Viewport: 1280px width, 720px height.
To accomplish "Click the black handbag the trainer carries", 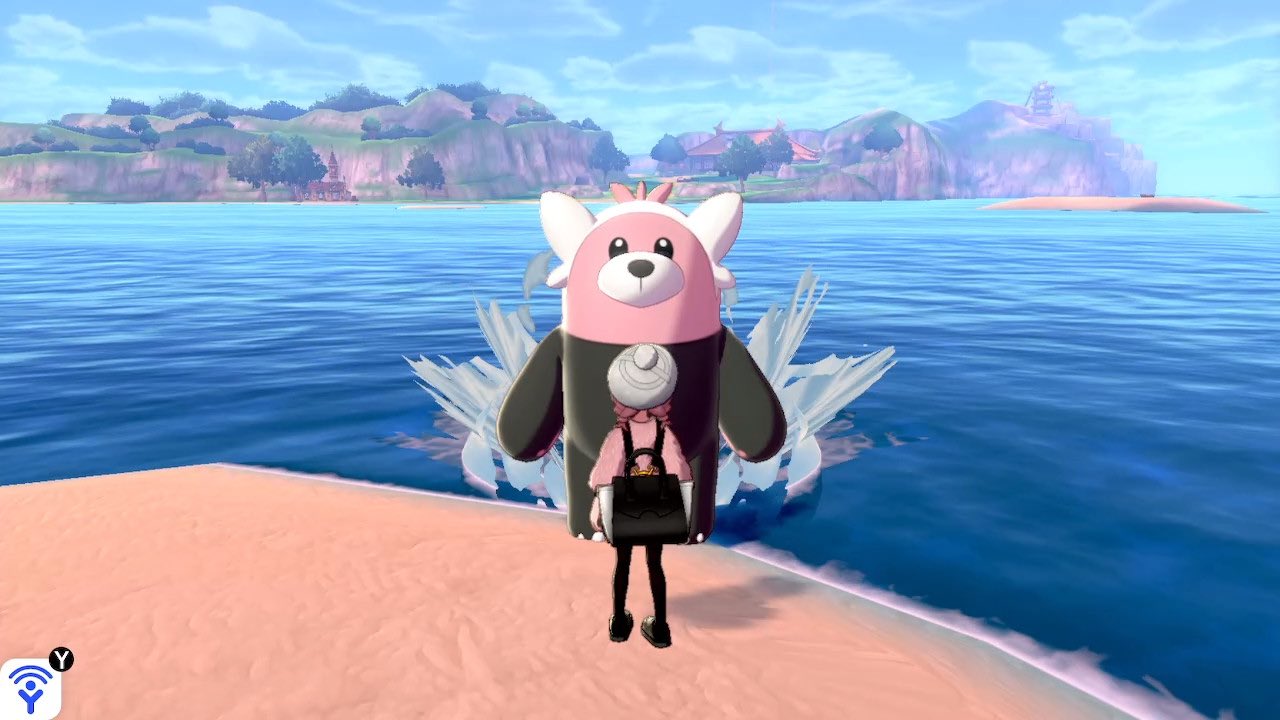I will coord(645,505).
